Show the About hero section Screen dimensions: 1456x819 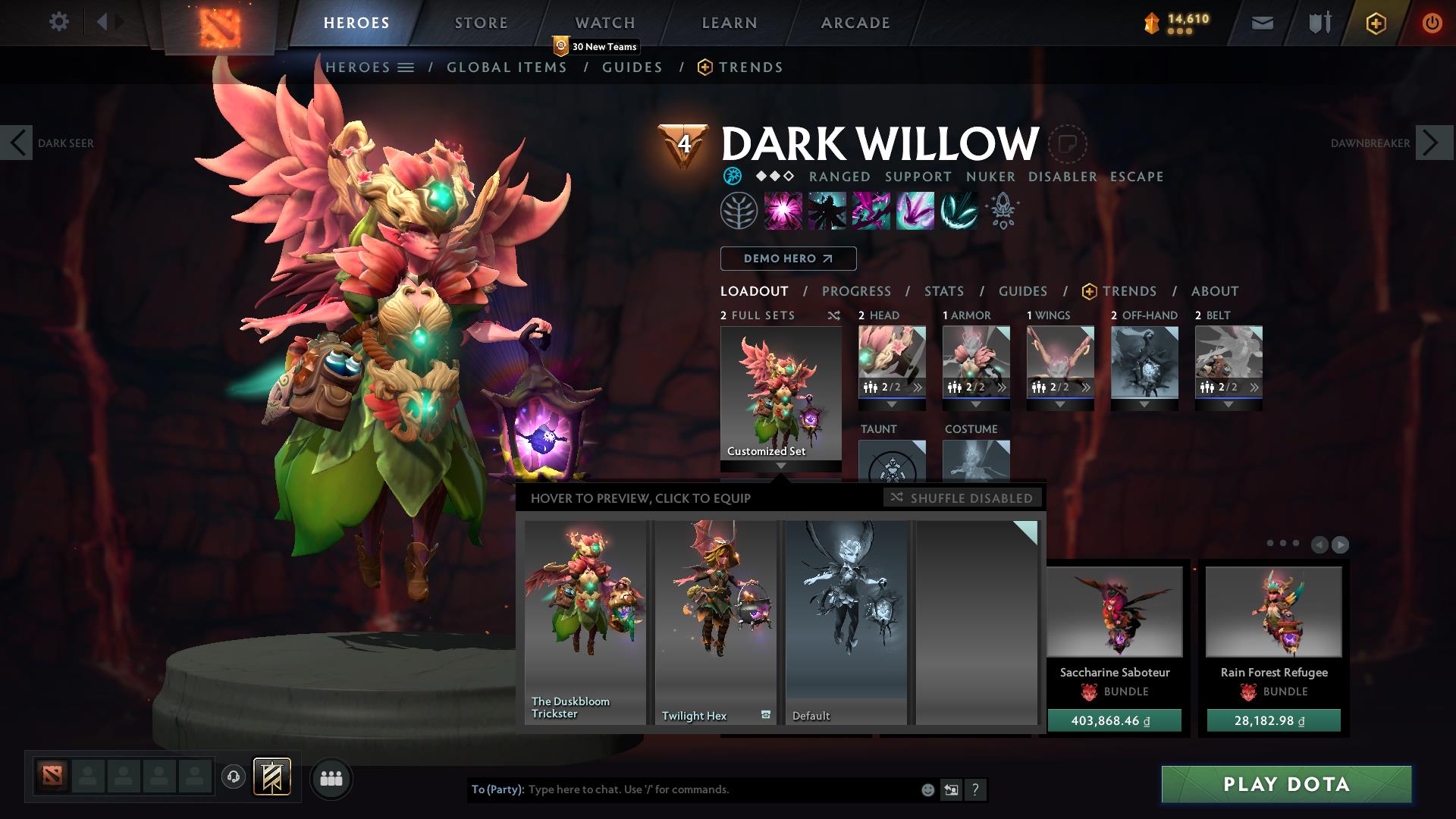(x=1214, y=291)
